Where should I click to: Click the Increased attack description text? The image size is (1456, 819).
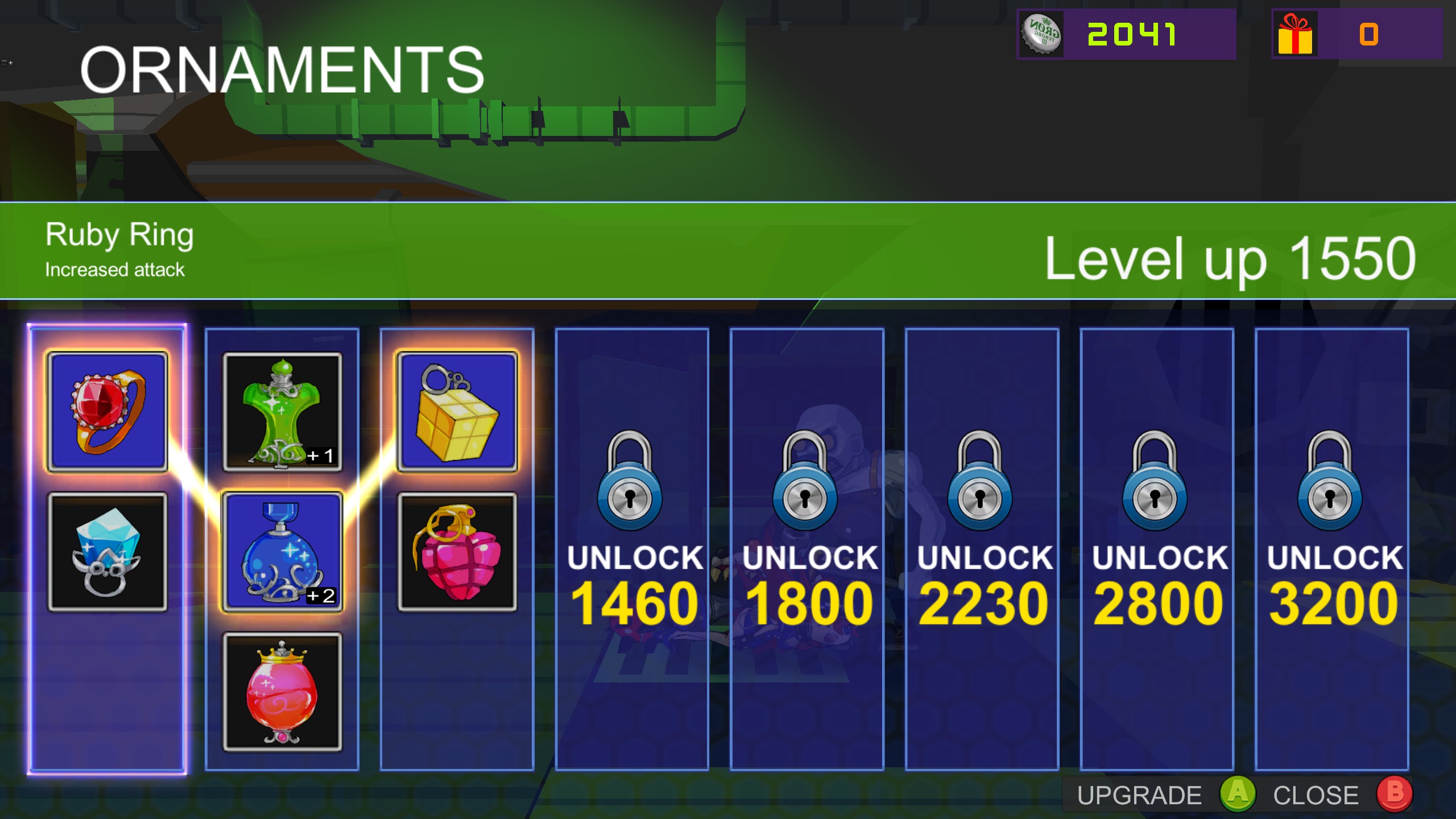[114, 270]
